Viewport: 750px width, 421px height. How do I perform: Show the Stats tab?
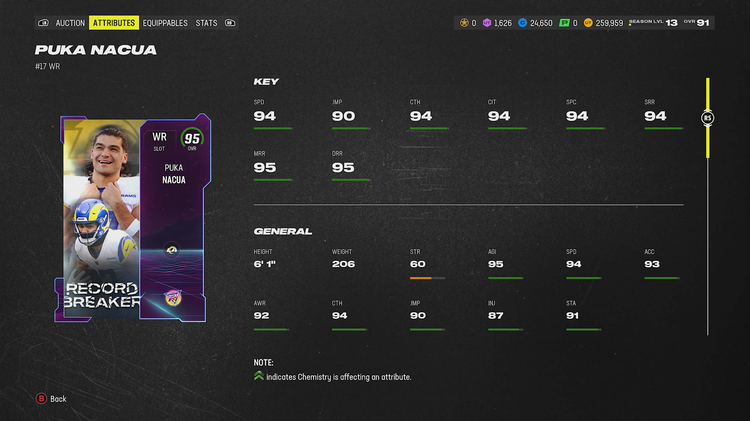point(207,22)
